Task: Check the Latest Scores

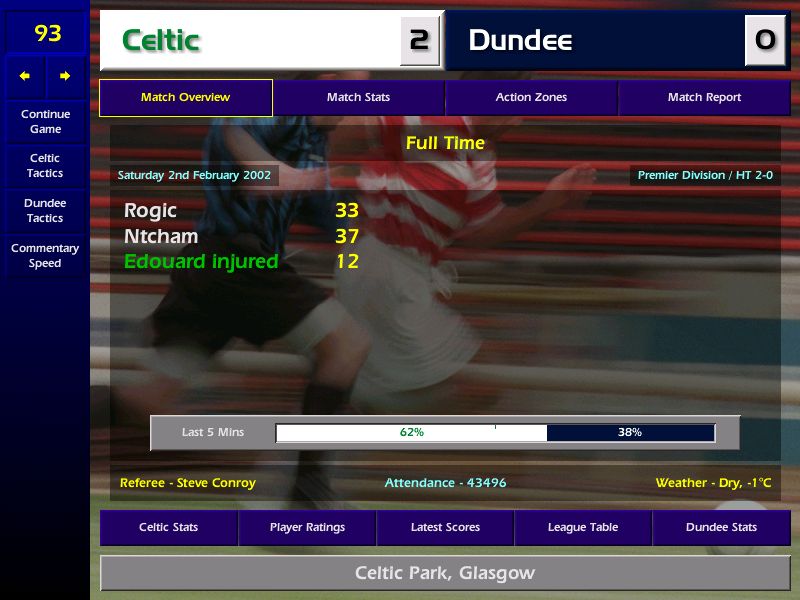Action: 445,527
